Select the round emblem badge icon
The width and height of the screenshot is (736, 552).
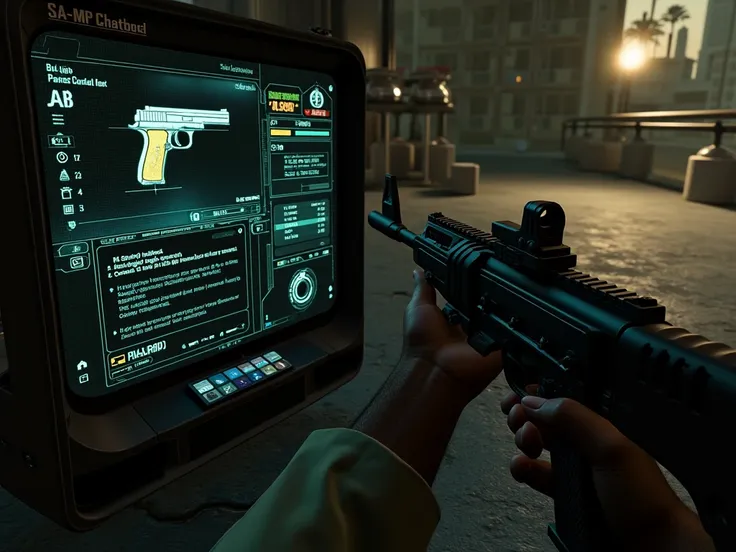click(x=316, y=97)
